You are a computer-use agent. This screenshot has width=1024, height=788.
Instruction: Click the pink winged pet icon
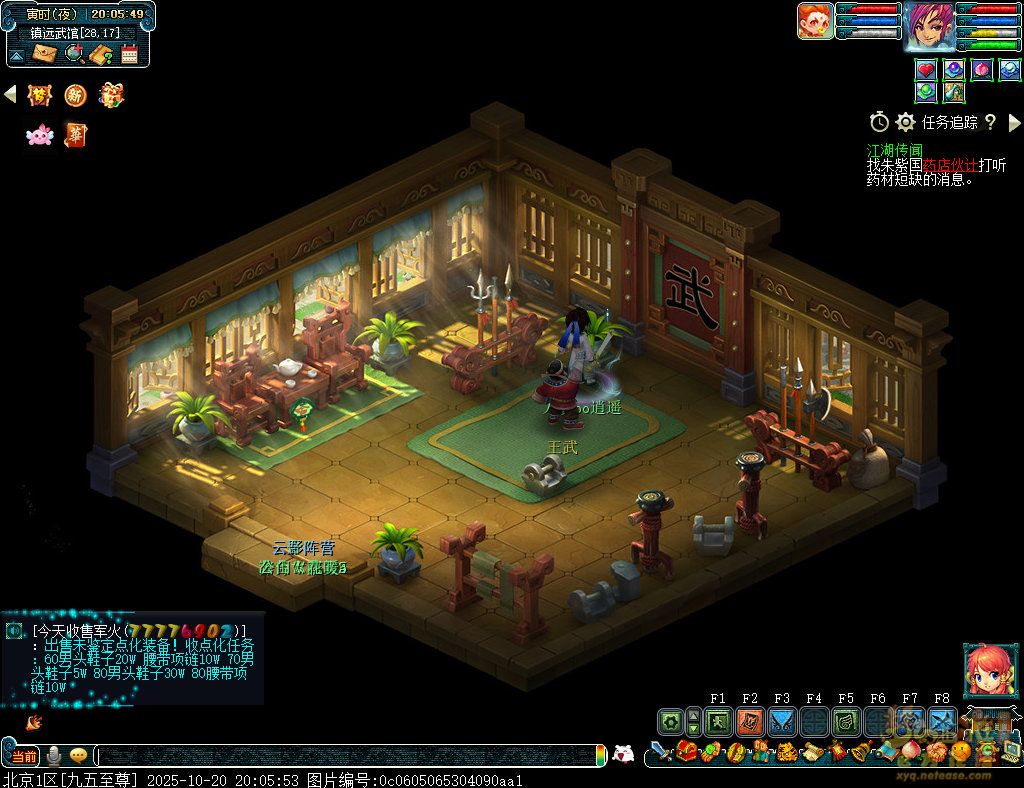pos(39,135)
